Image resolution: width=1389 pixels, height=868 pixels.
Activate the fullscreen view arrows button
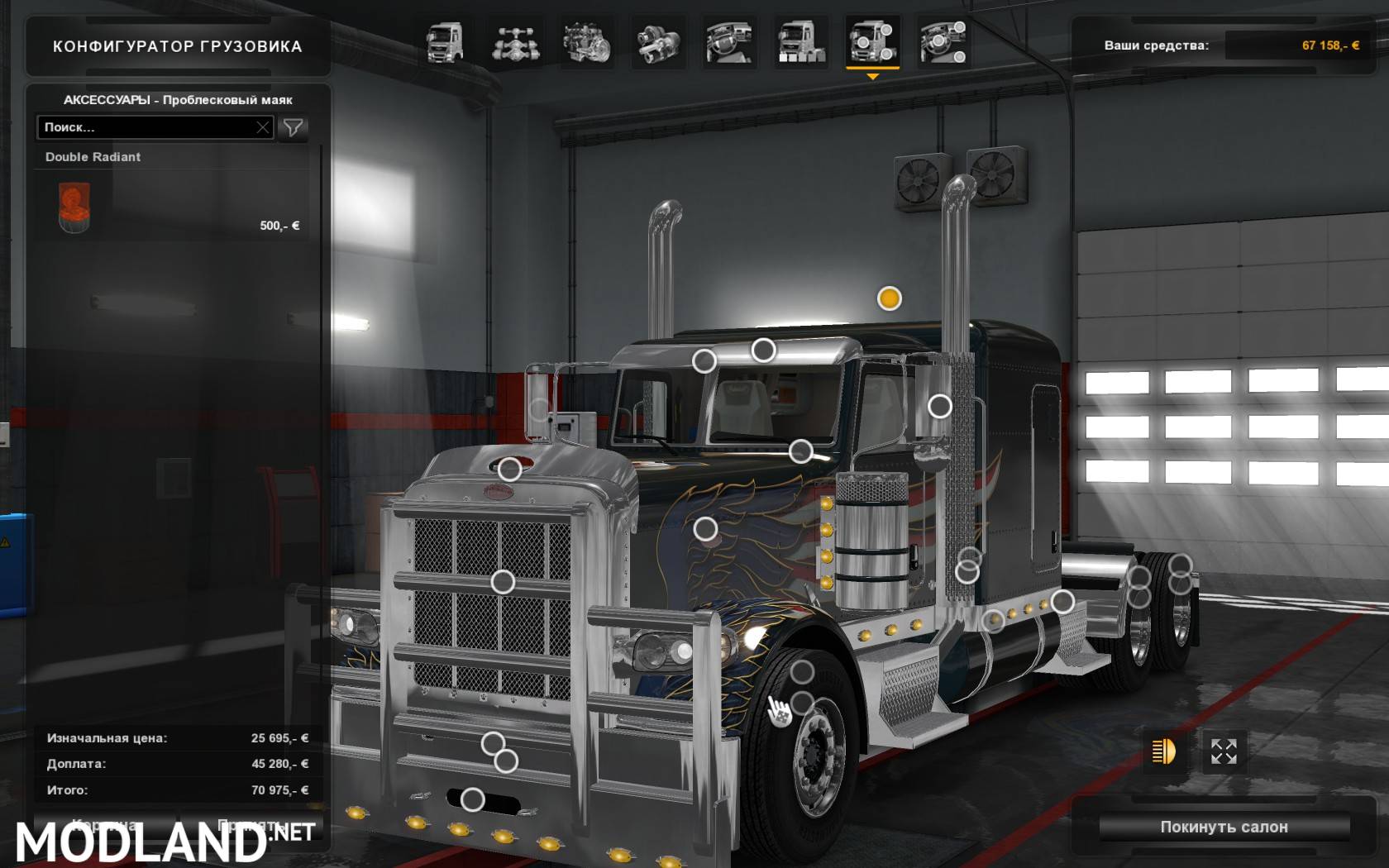(x=1224, y=751)
